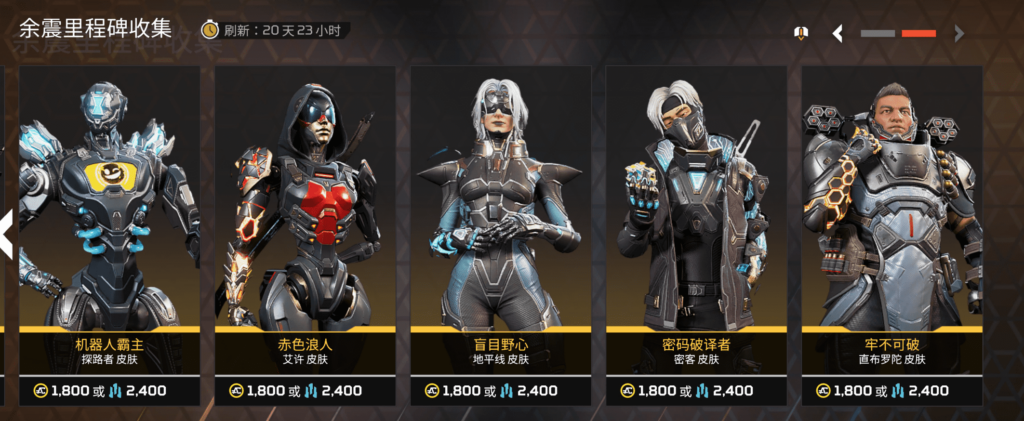Click the price bar under 牢不可破
The image size is (1024, 421).
click(x=891, y=390)
